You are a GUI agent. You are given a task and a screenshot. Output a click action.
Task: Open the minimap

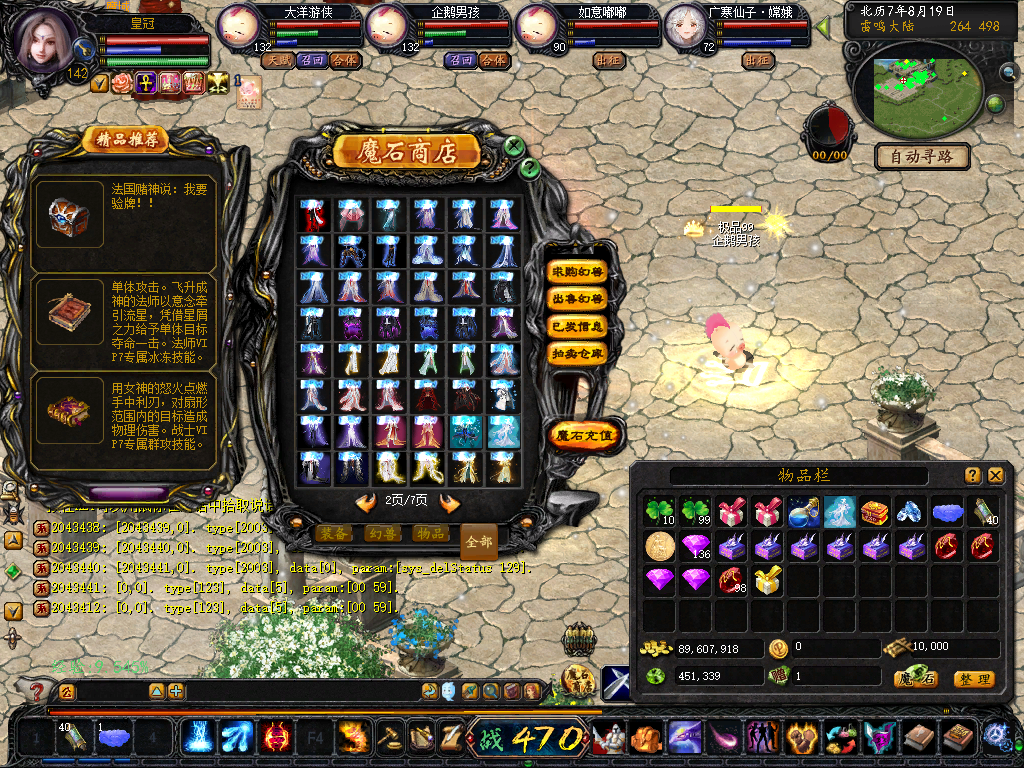tap(920, 92)
